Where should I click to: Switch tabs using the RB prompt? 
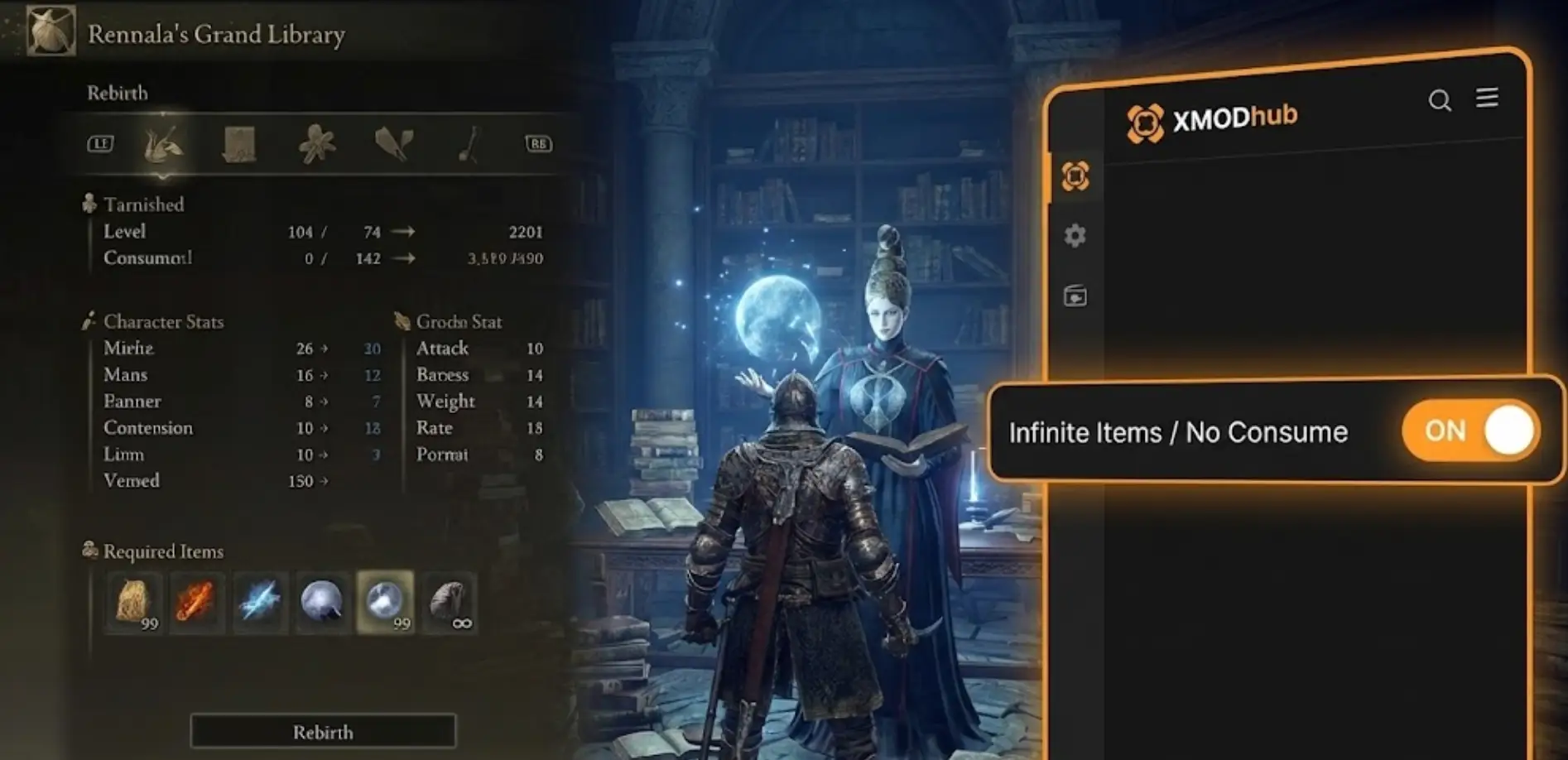(540, 142)
